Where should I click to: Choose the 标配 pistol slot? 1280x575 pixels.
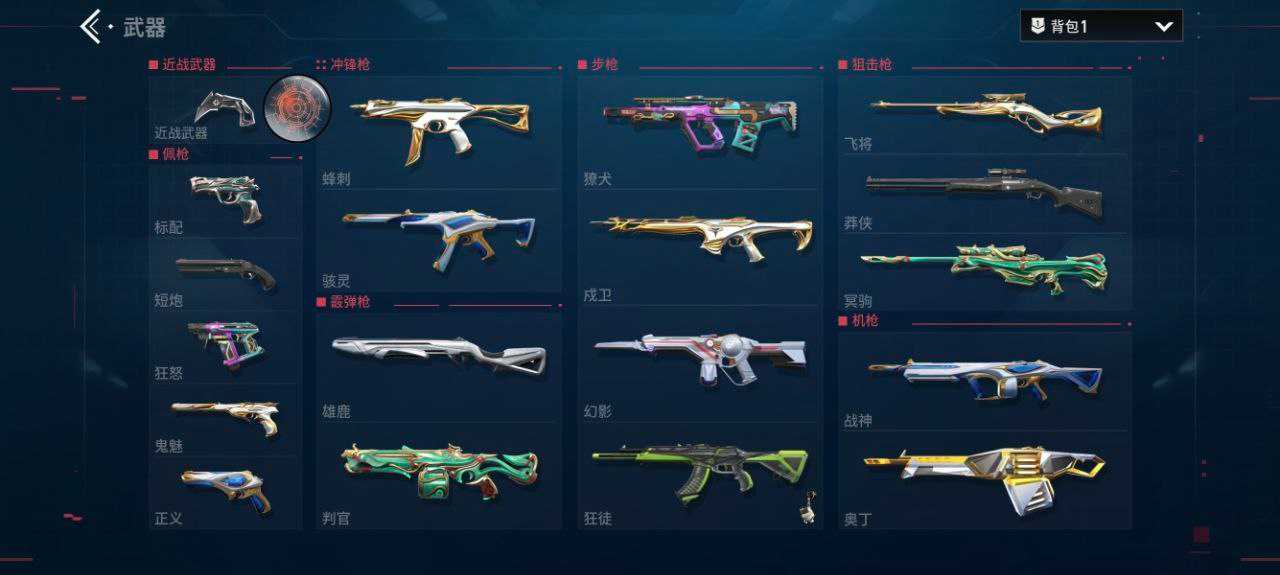pyautogui.click(x=225, y=198)
